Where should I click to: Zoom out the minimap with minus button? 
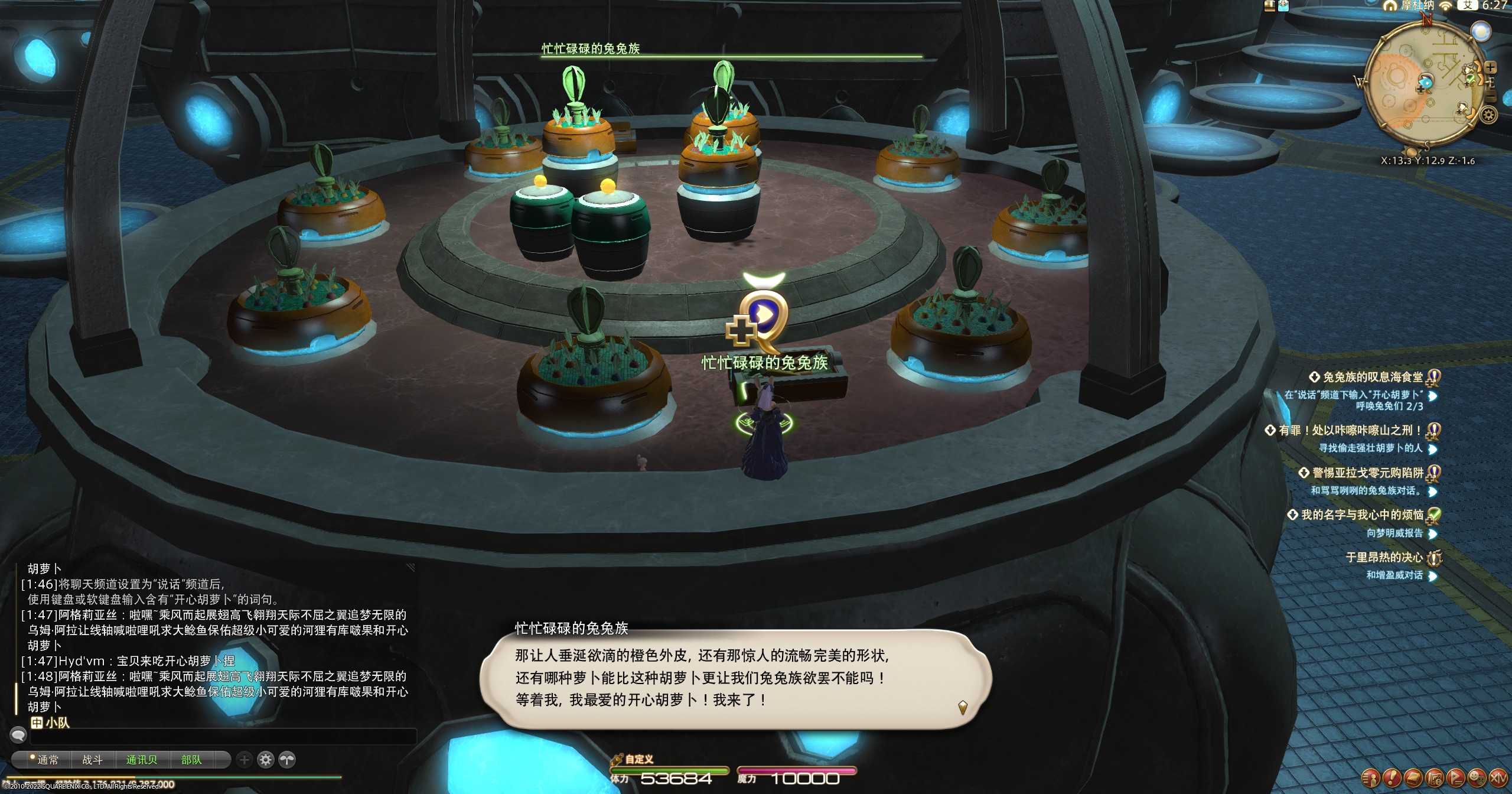pyautogui.click(x=1491, y=97)
